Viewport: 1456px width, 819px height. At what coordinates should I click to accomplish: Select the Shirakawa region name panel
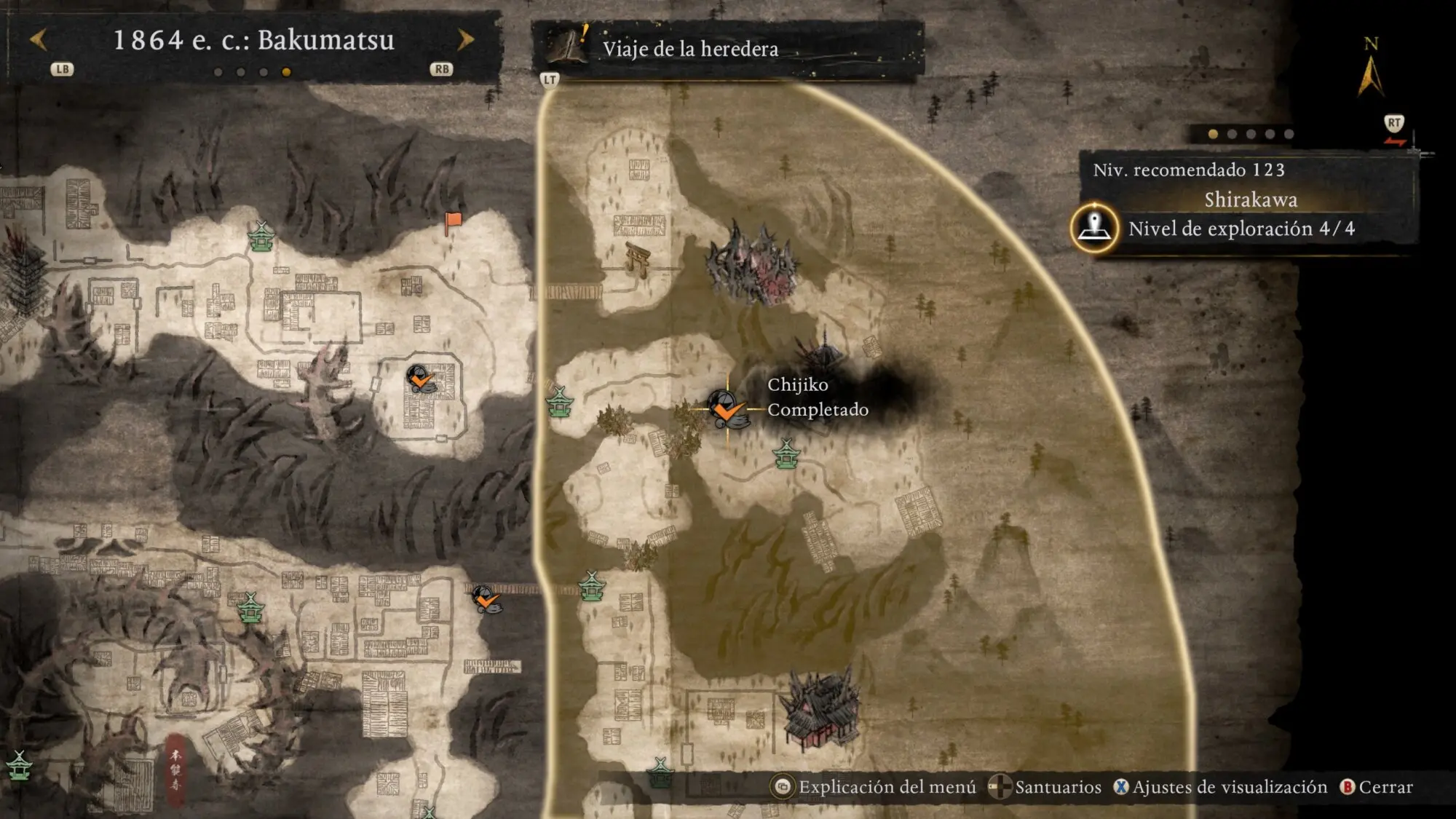pos(1250,199)
